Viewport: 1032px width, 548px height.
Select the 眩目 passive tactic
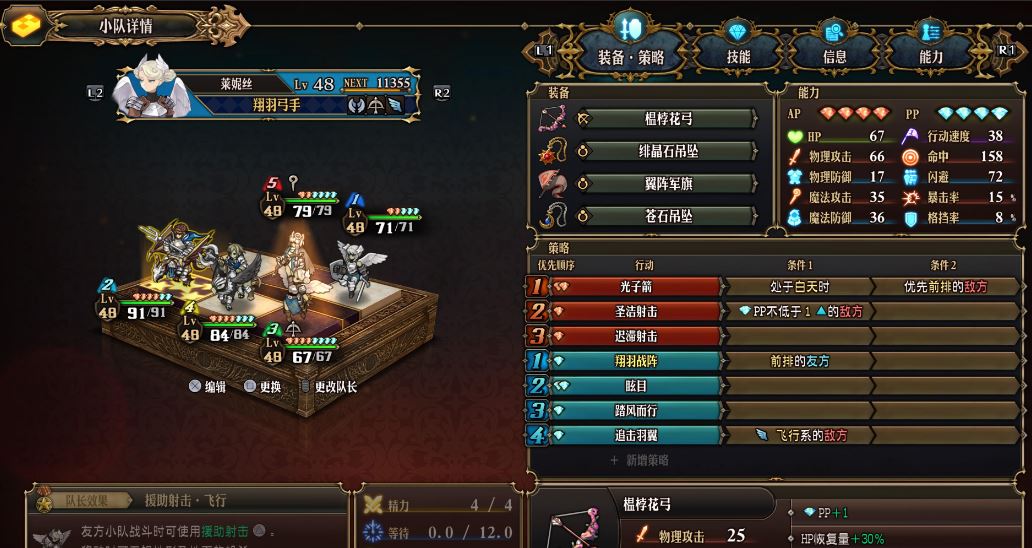pos(636,386)
